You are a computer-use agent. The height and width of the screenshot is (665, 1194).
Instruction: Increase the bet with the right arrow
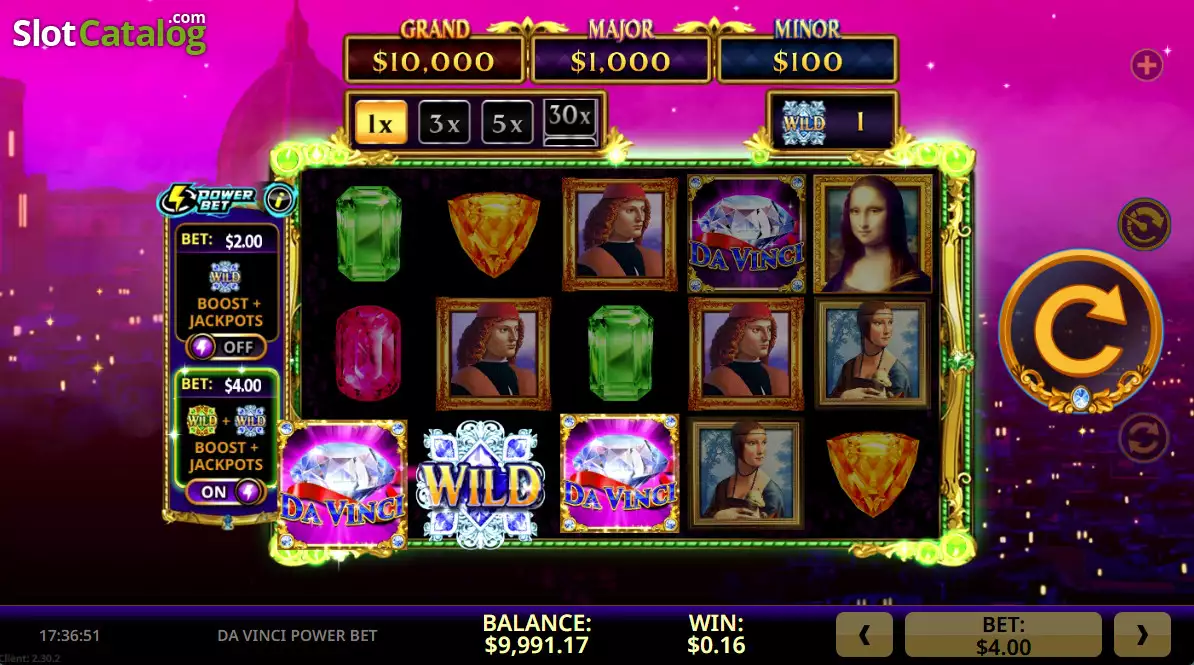coord(1141,634)
